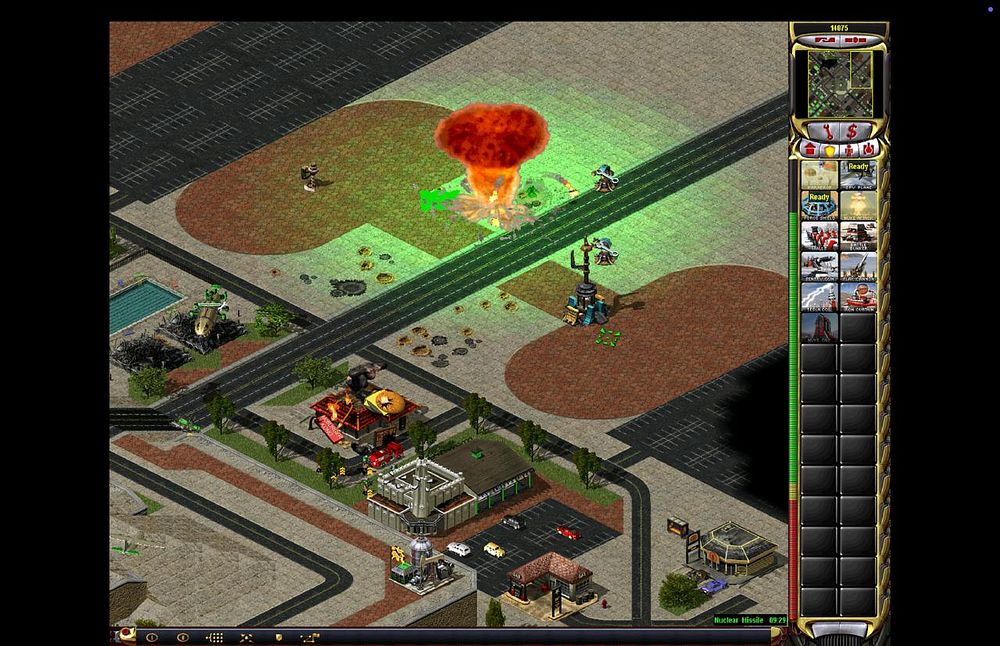Screen dimensions: 1000x646
Task: Open the shield defenses build tab
Action: tap(830, 149)
